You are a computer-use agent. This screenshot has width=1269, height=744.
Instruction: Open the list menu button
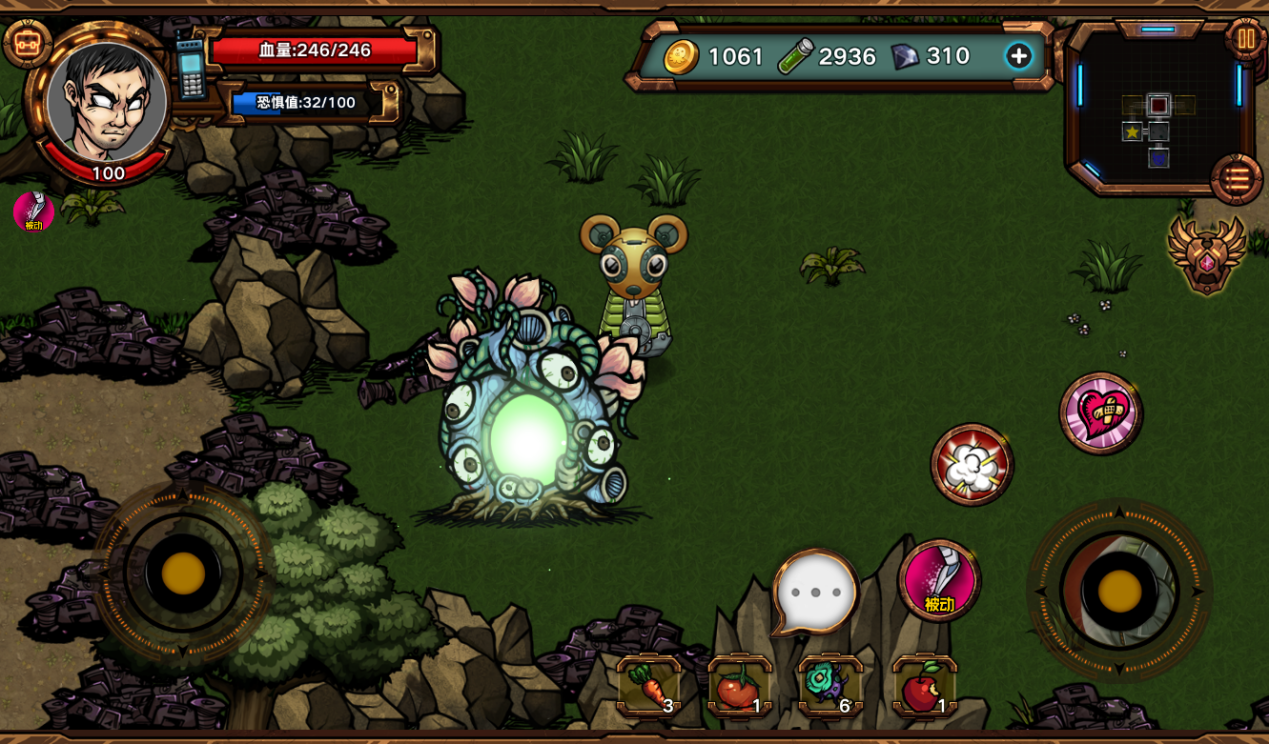1236,179
